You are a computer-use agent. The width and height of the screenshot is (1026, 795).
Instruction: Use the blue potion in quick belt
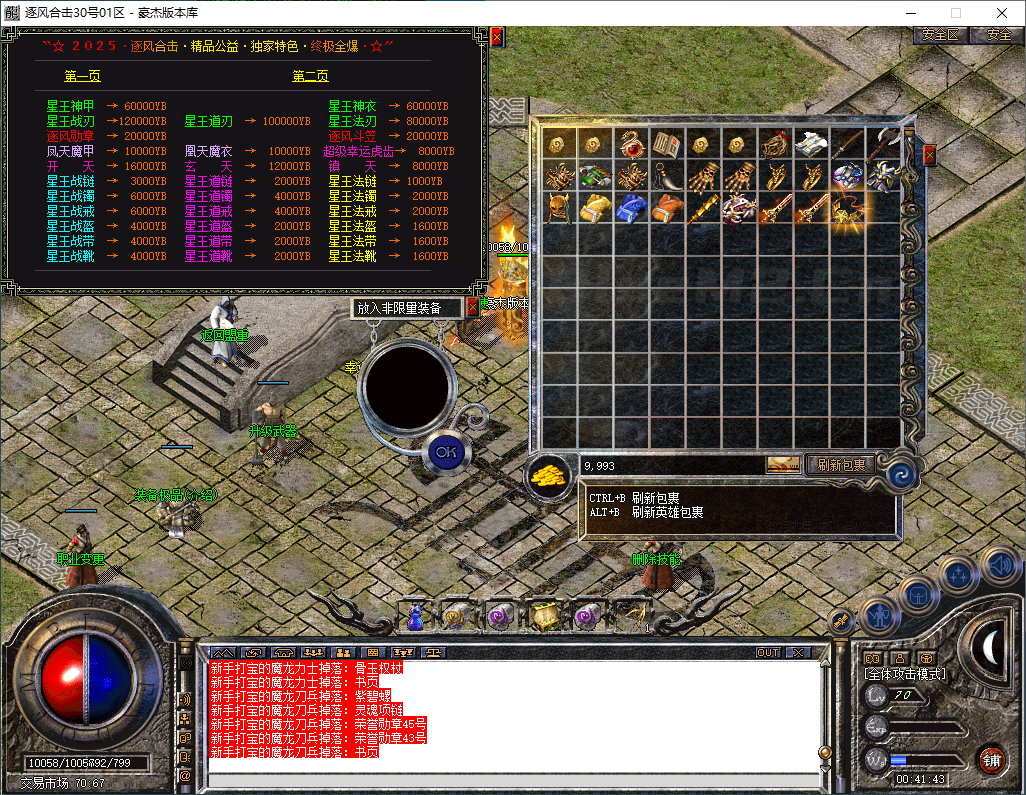pos(415,617)
